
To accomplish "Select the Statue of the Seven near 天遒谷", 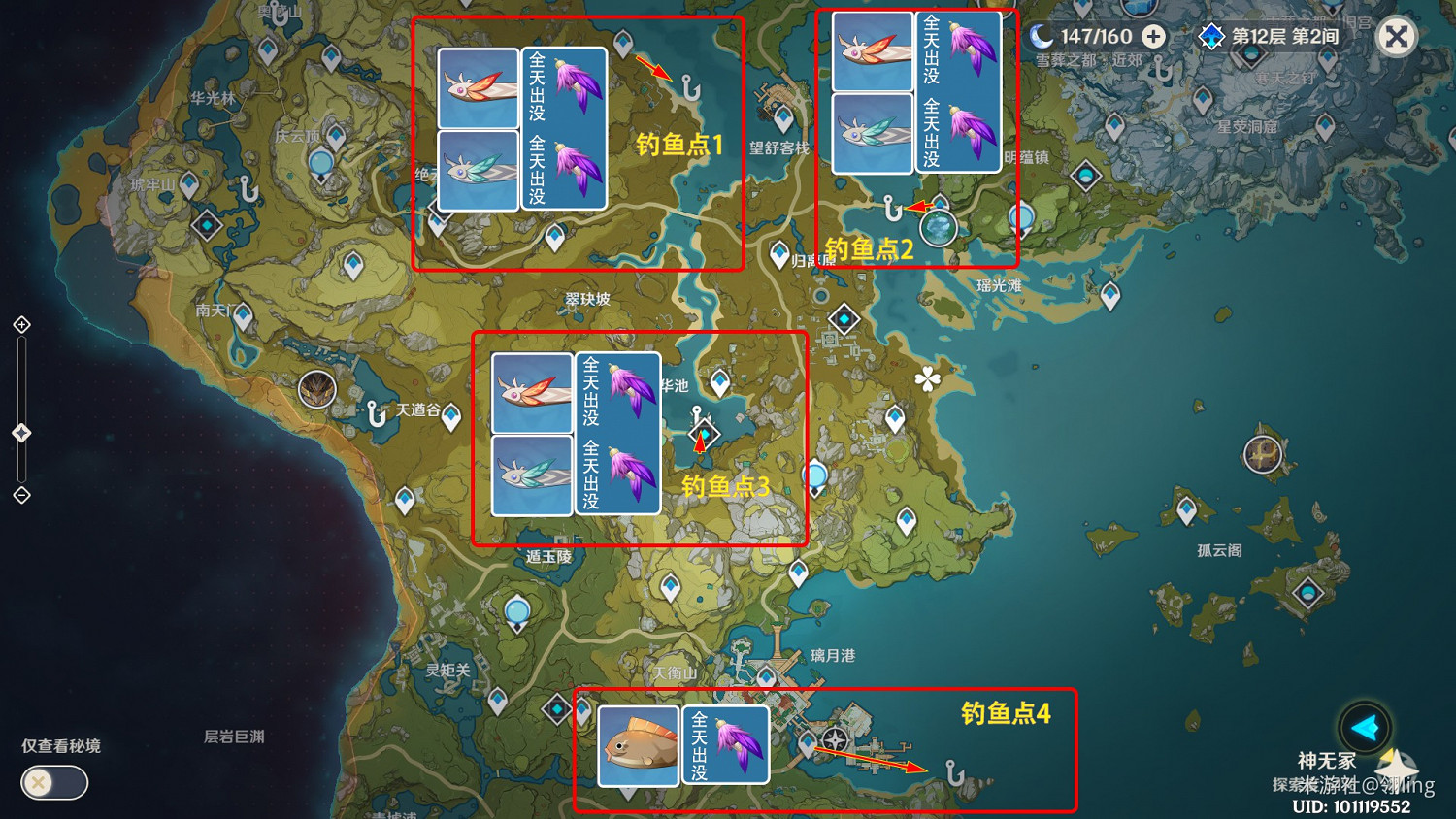I will 317,389.
